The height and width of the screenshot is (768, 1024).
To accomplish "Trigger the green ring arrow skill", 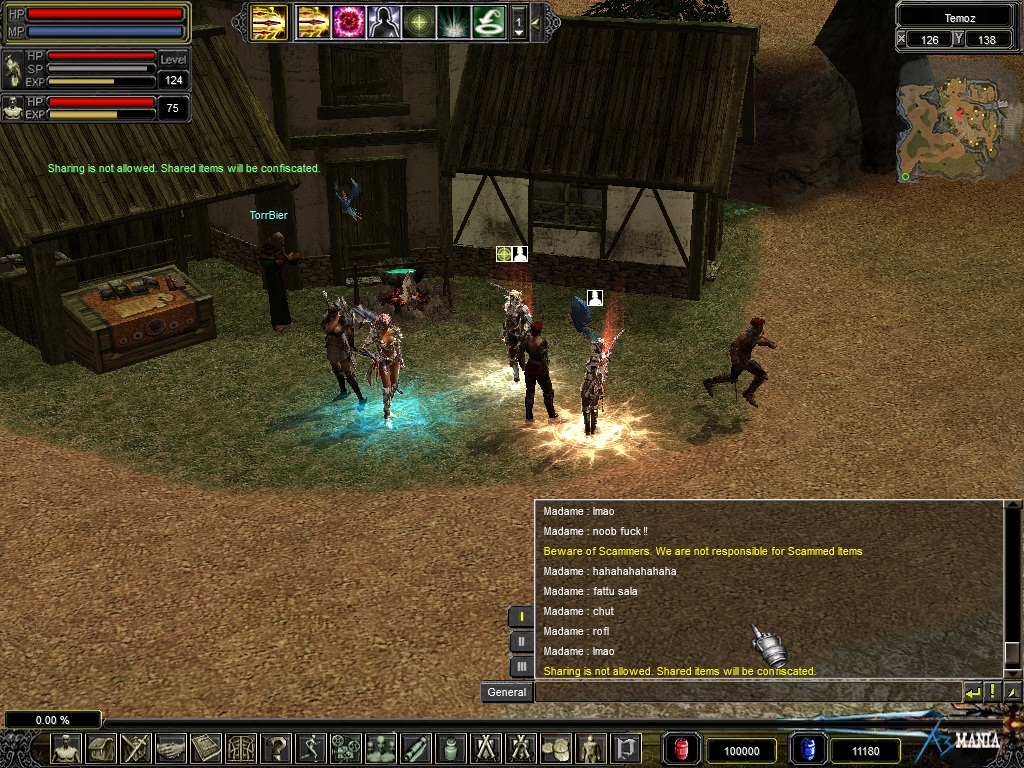I will click(487, 21).
